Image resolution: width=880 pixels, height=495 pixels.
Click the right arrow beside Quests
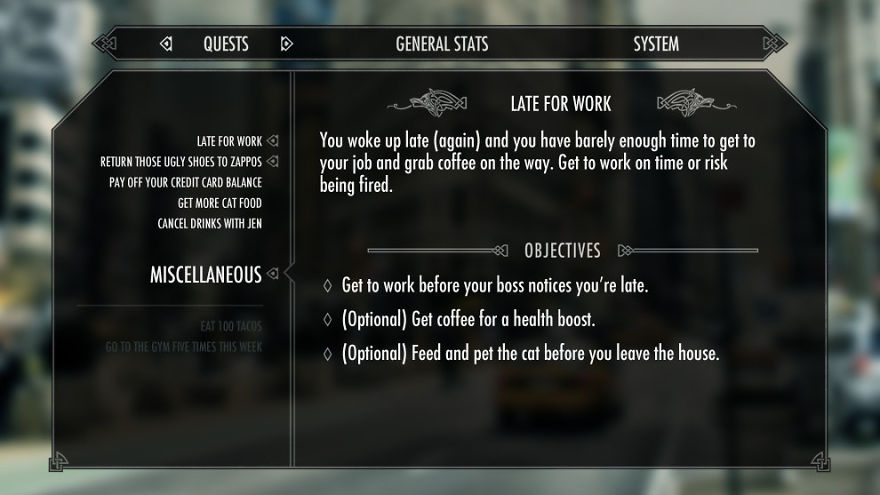[x=287, y=44]
